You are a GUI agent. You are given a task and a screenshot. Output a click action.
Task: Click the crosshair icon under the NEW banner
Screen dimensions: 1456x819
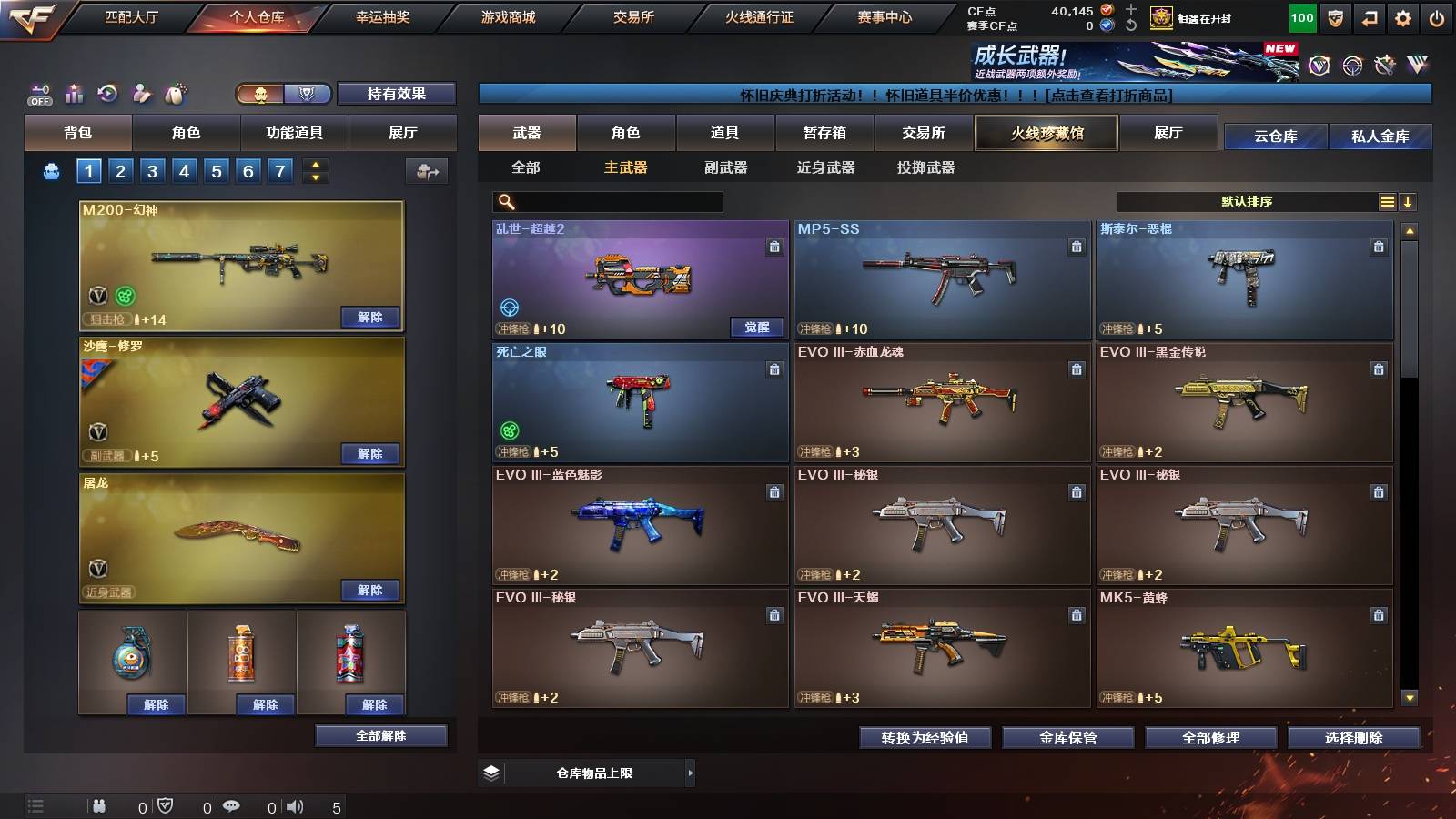1354,64
